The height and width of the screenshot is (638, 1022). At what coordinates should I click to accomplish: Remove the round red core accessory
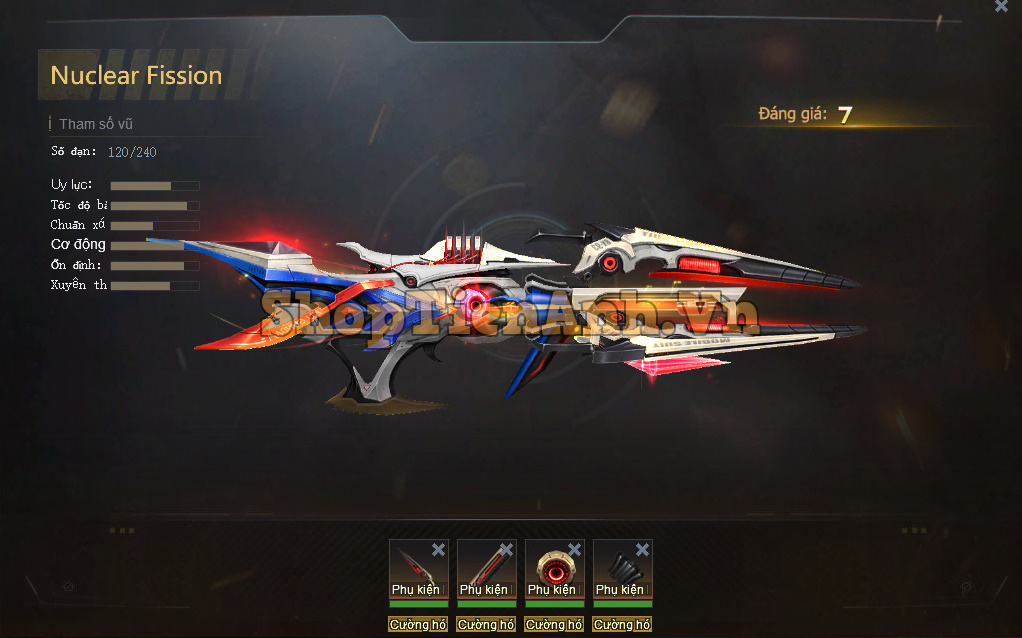coord(574,549)
